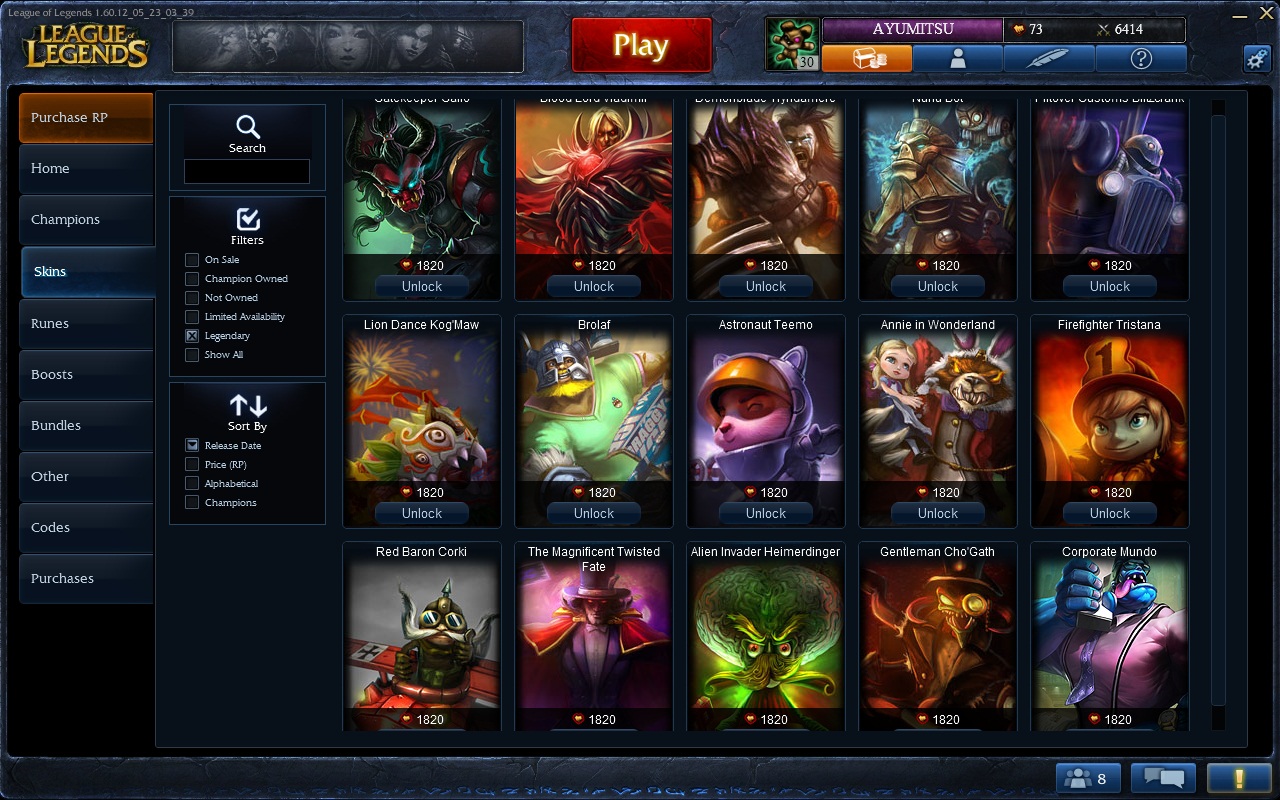Switch to the Champions category
Viewport: 1280px width, 800px height.
(x=86, y=220)
